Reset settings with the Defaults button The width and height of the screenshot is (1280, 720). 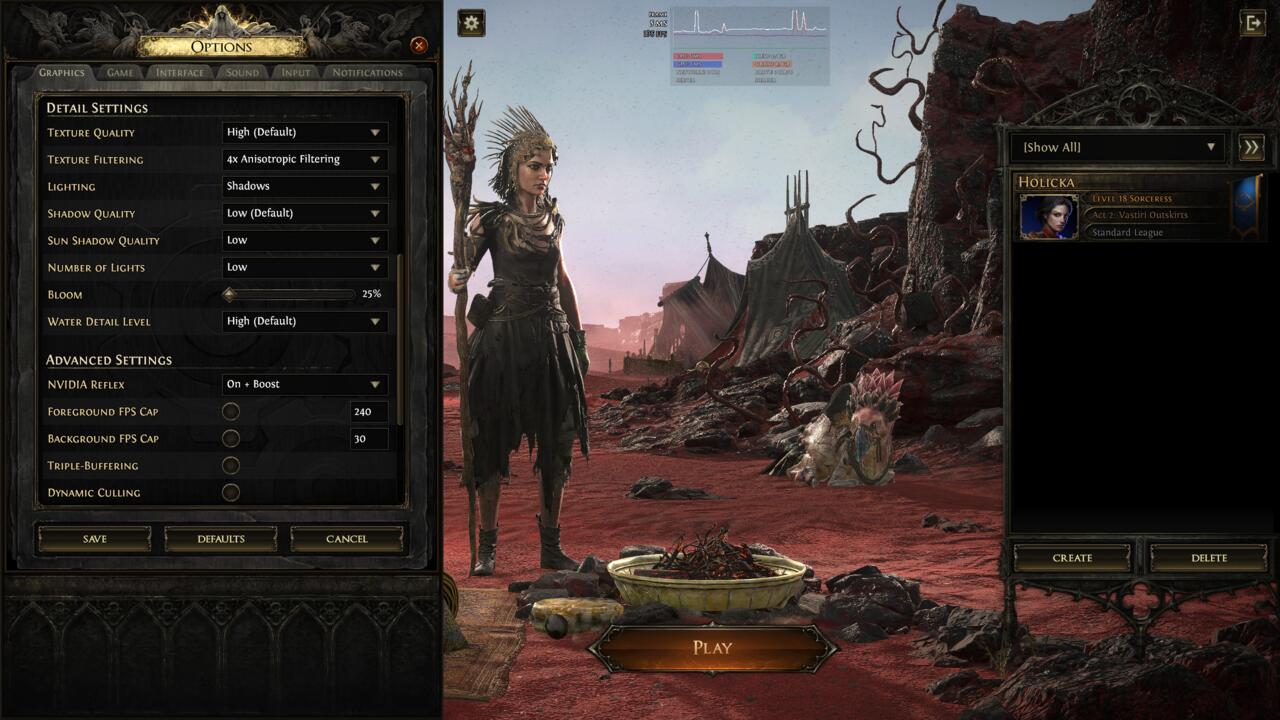pos(221,539)
